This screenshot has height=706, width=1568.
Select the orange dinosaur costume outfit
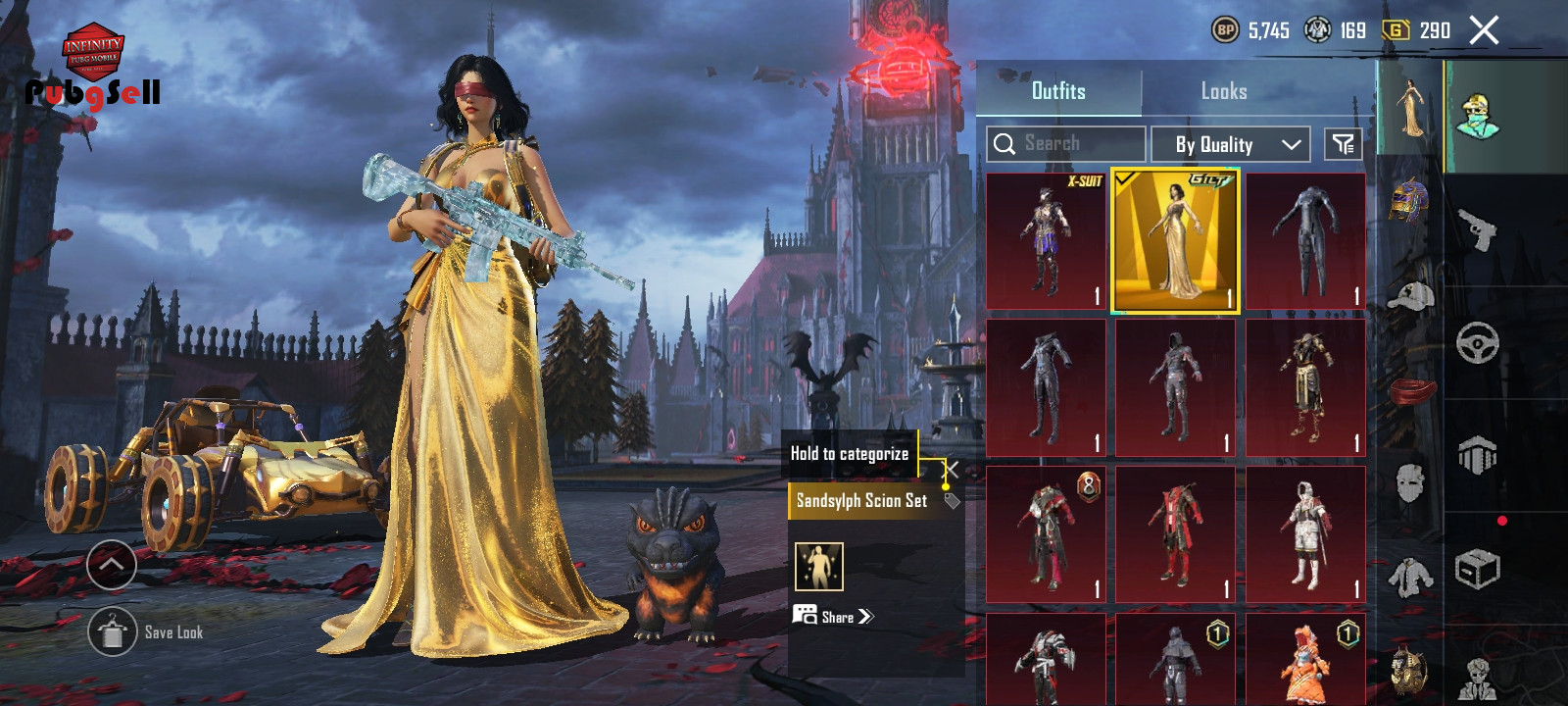1305,659
